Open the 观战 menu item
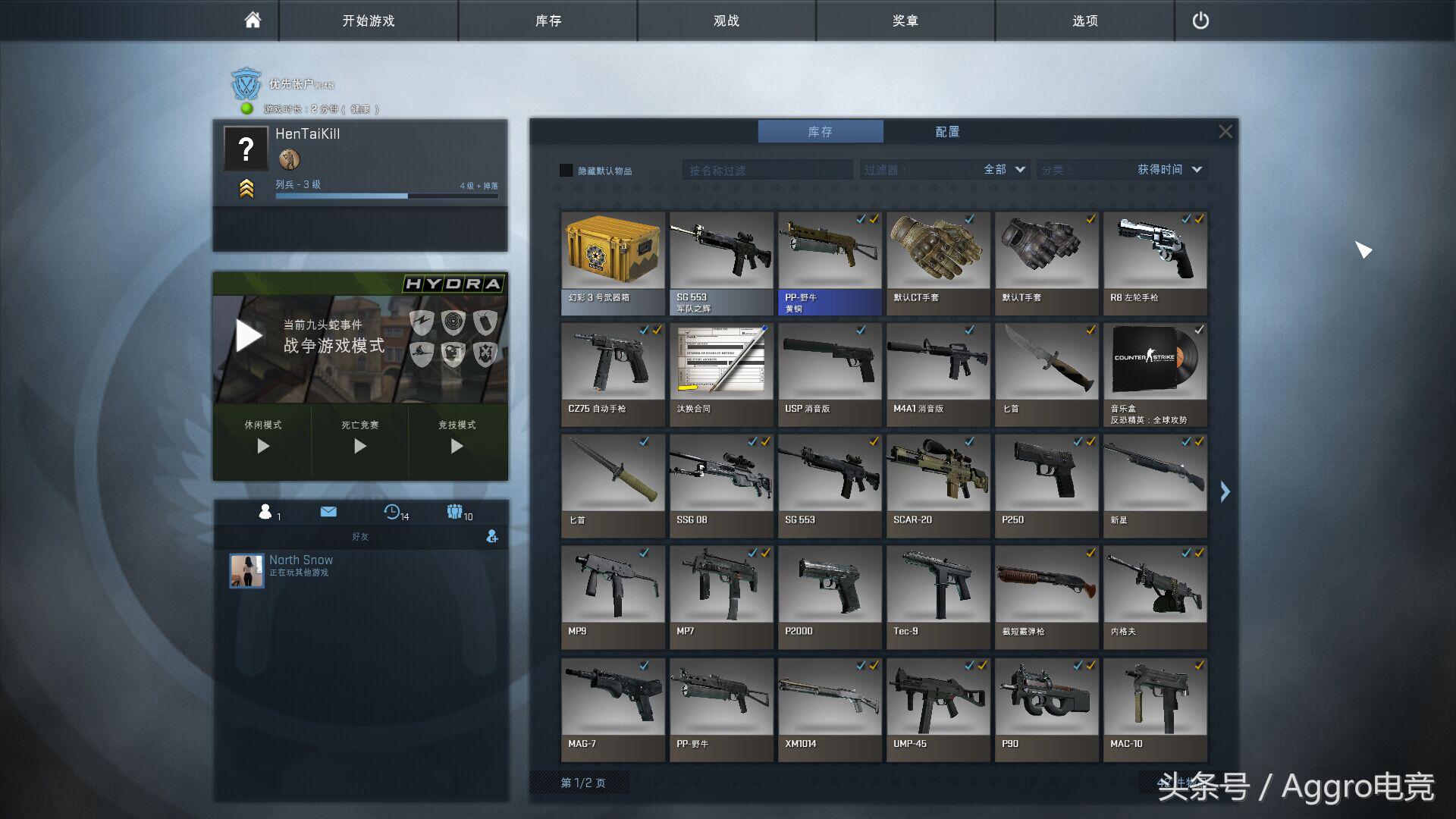Screen dimensions: 1456x819 pyautogui.click(x=726, y=20)
